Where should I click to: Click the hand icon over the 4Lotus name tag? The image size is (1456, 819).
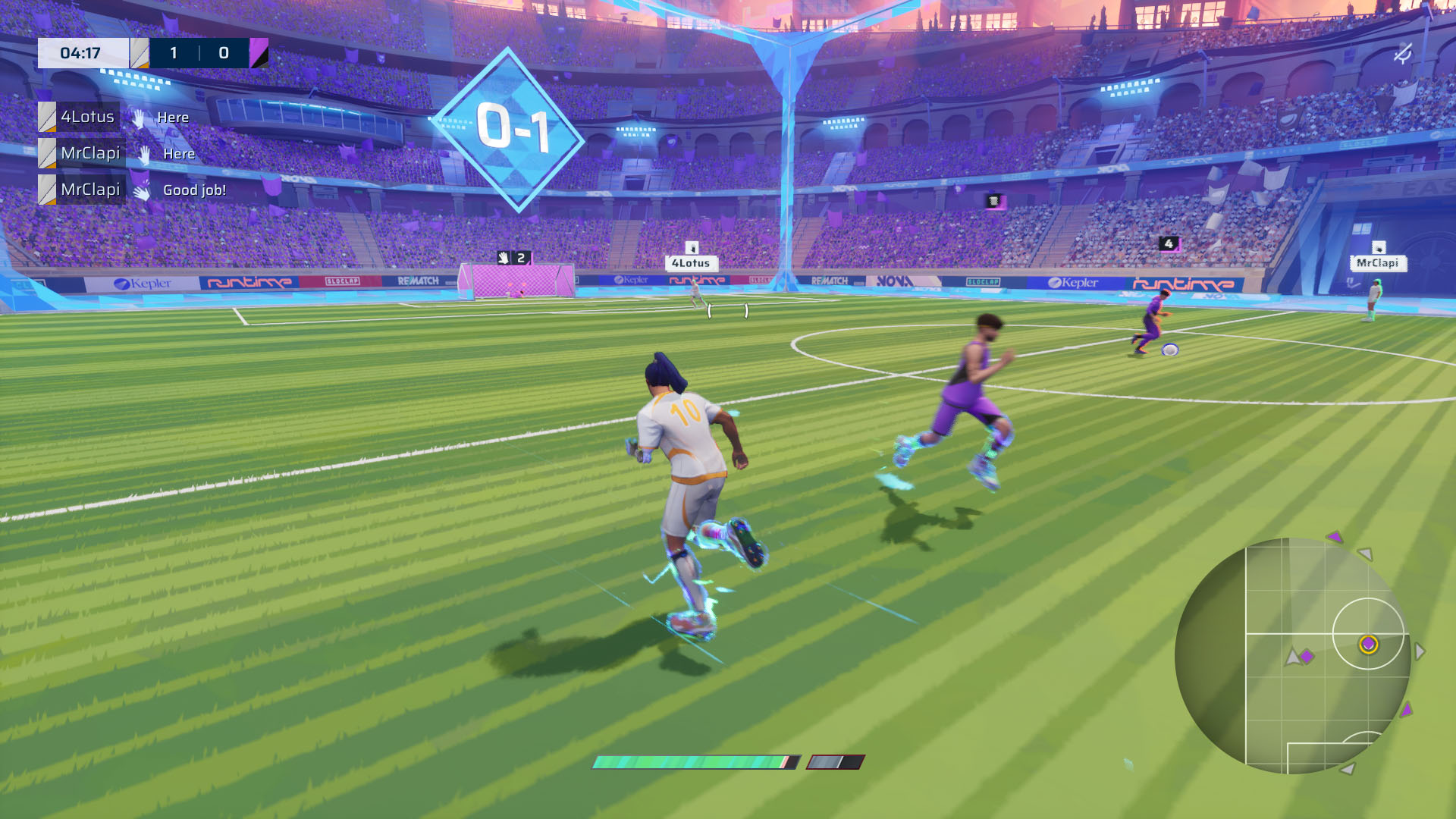pos(692,248)
